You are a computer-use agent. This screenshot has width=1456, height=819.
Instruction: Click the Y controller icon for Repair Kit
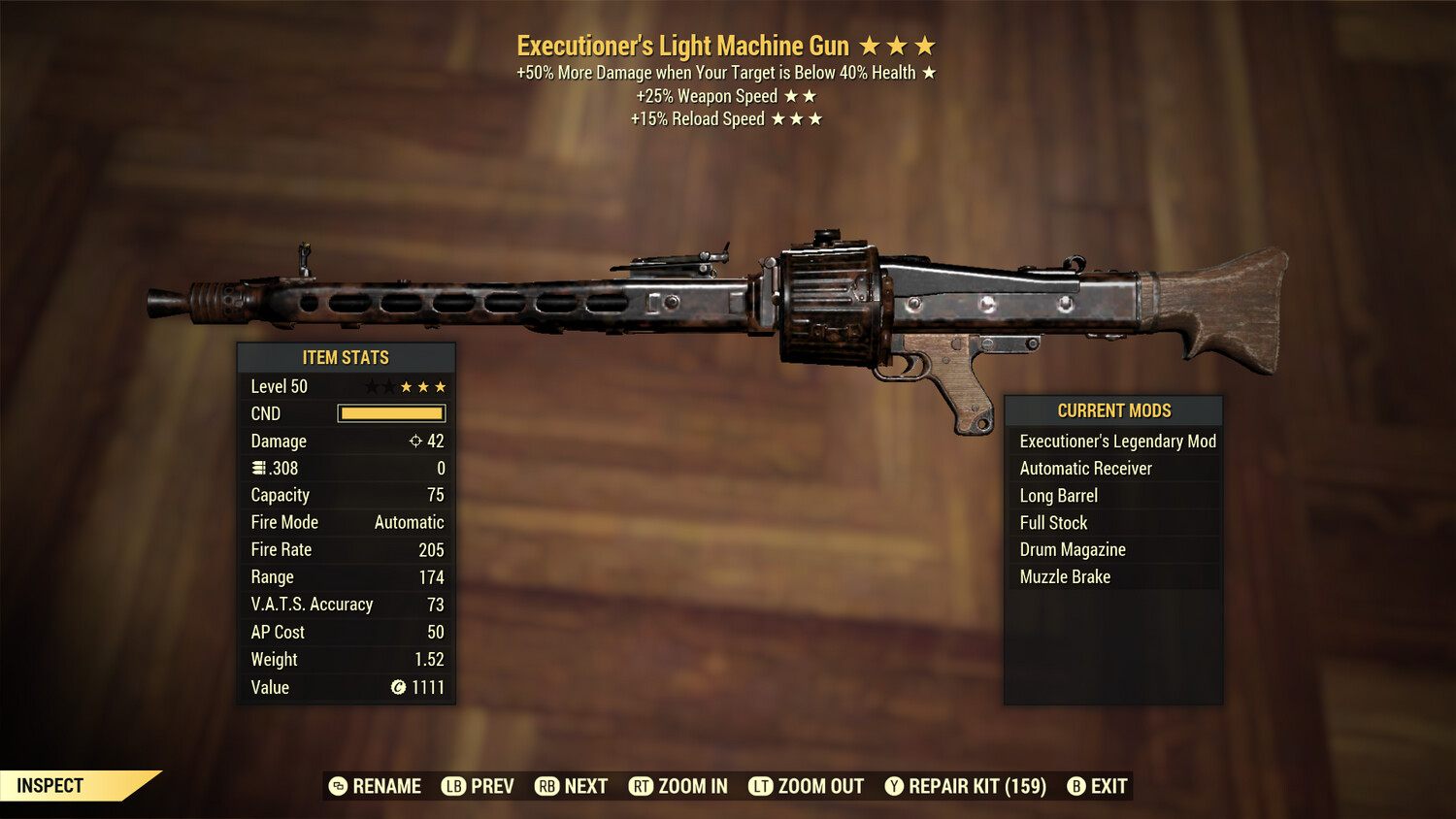(893, 786)
